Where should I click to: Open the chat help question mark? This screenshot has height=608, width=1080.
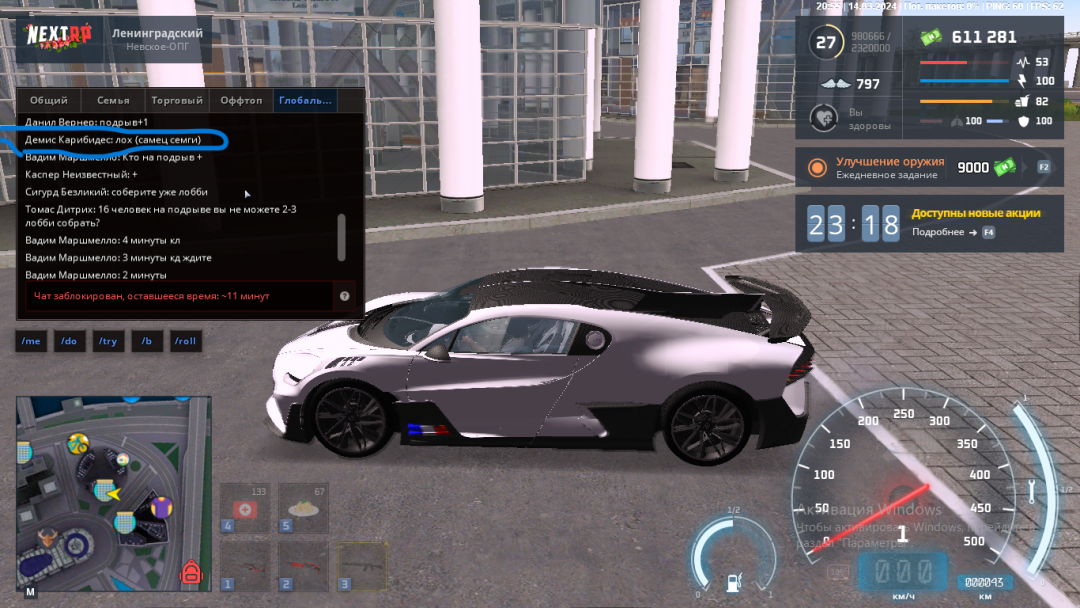(x=344, y=296)
